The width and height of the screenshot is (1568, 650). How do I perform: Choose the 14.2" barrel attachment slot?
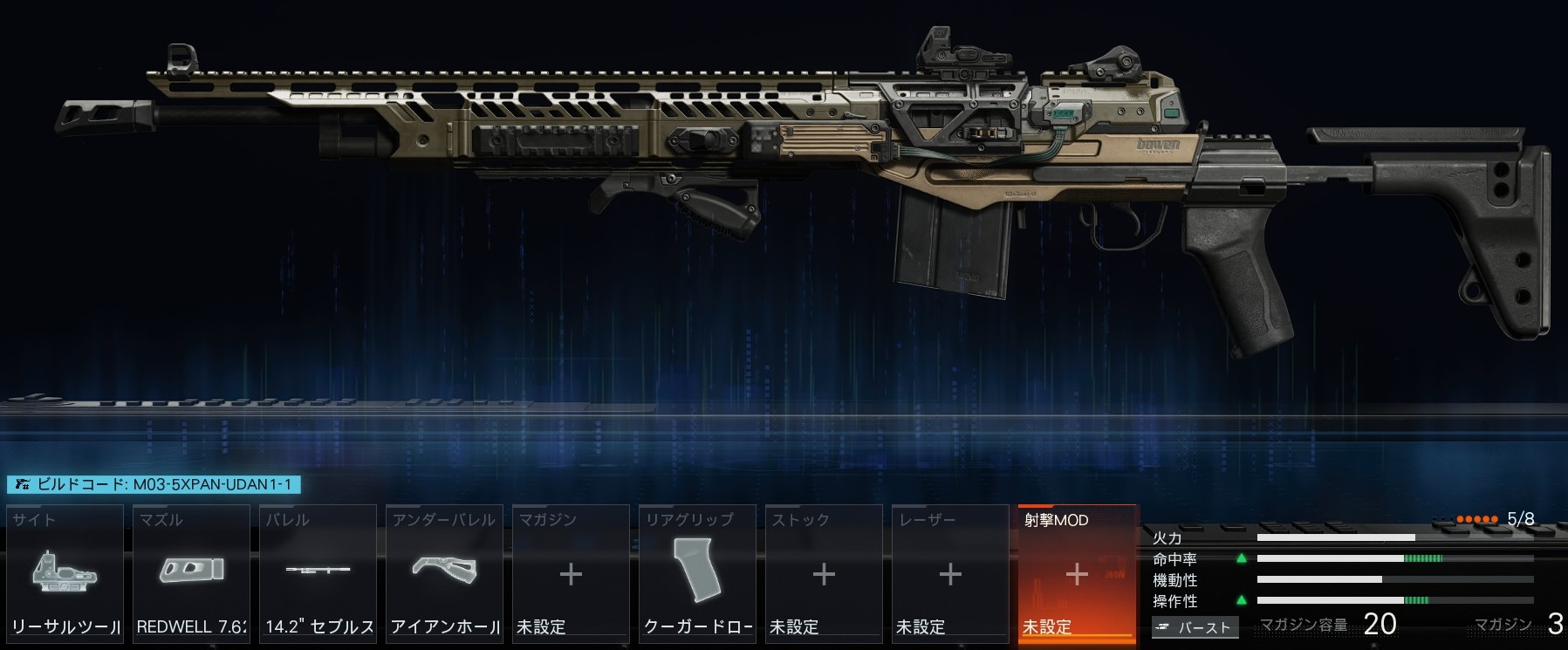pos(318,573)
